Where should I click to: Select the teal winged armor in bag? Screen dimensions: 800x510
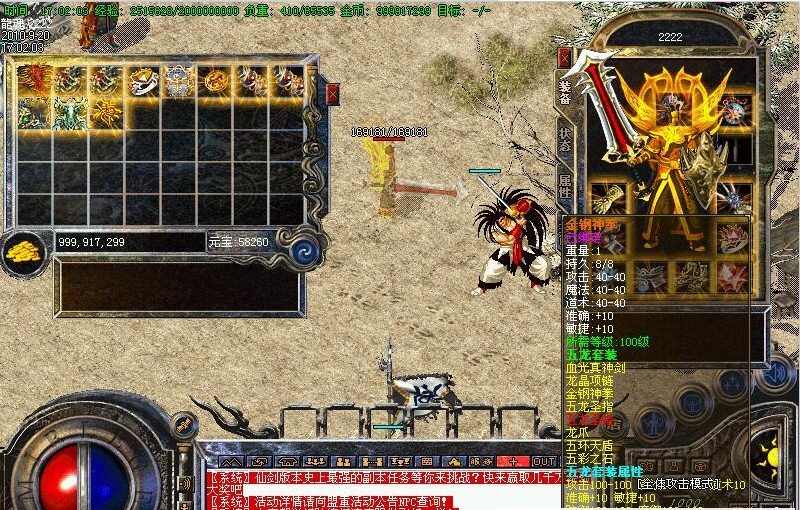pos(70,113)
